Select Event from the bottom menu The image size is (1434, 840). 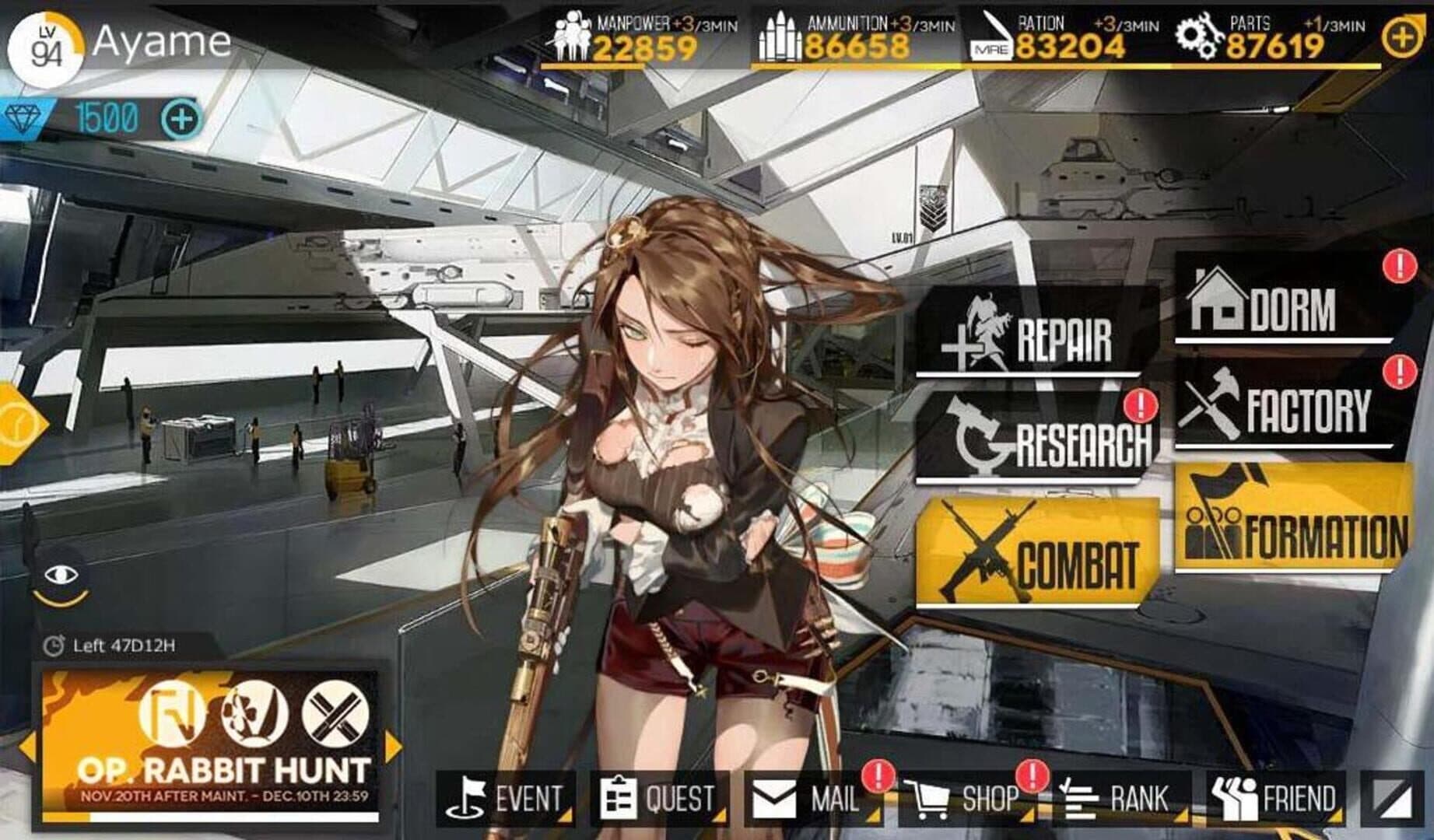pyautogui.click(x=506, y=797)
